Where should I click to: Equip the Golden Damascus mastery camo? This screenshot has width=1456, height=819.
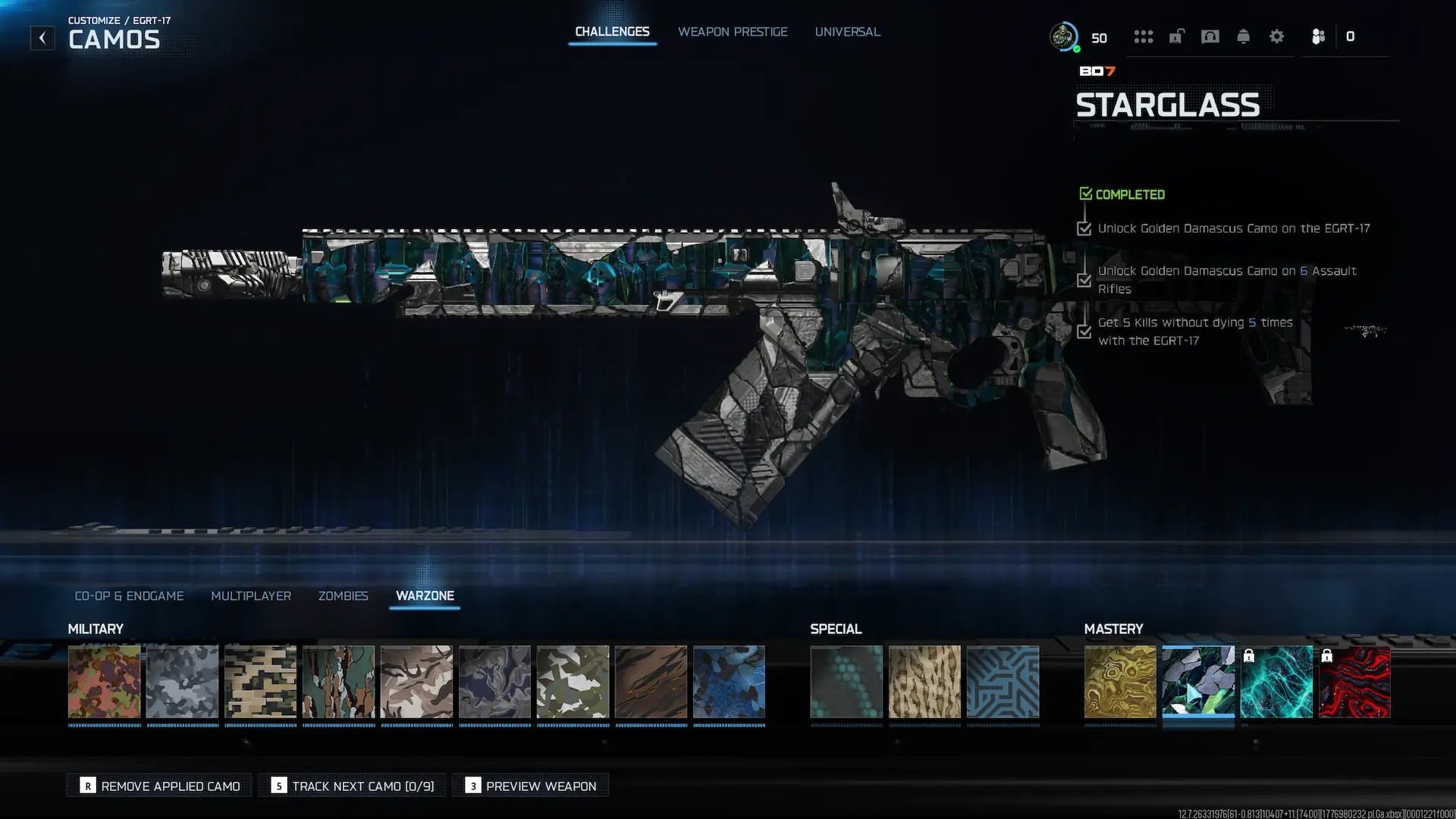click(x=1120, y=682)
